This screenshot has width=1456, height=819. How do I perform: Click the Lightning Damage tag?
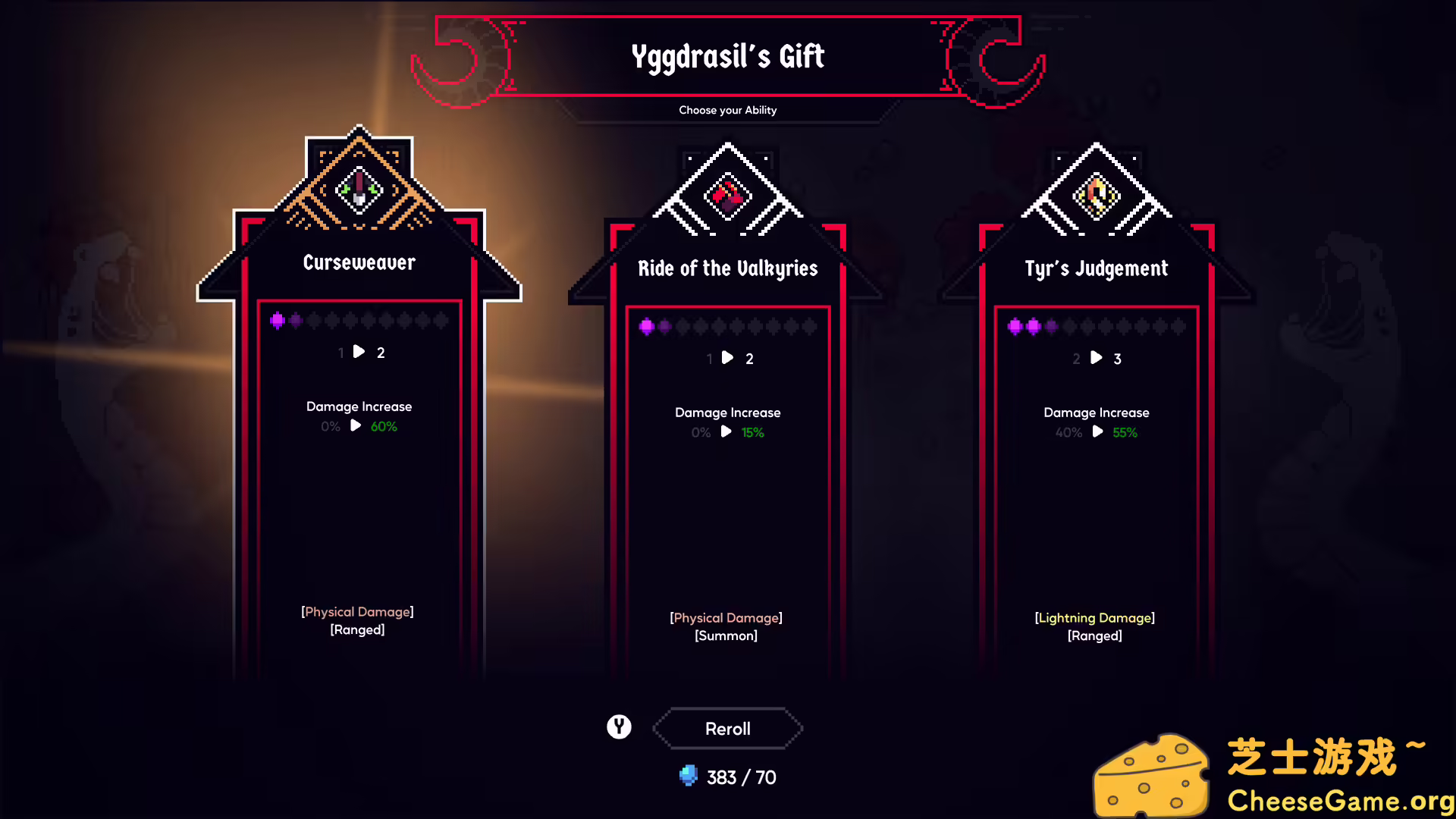(1094, 617)
